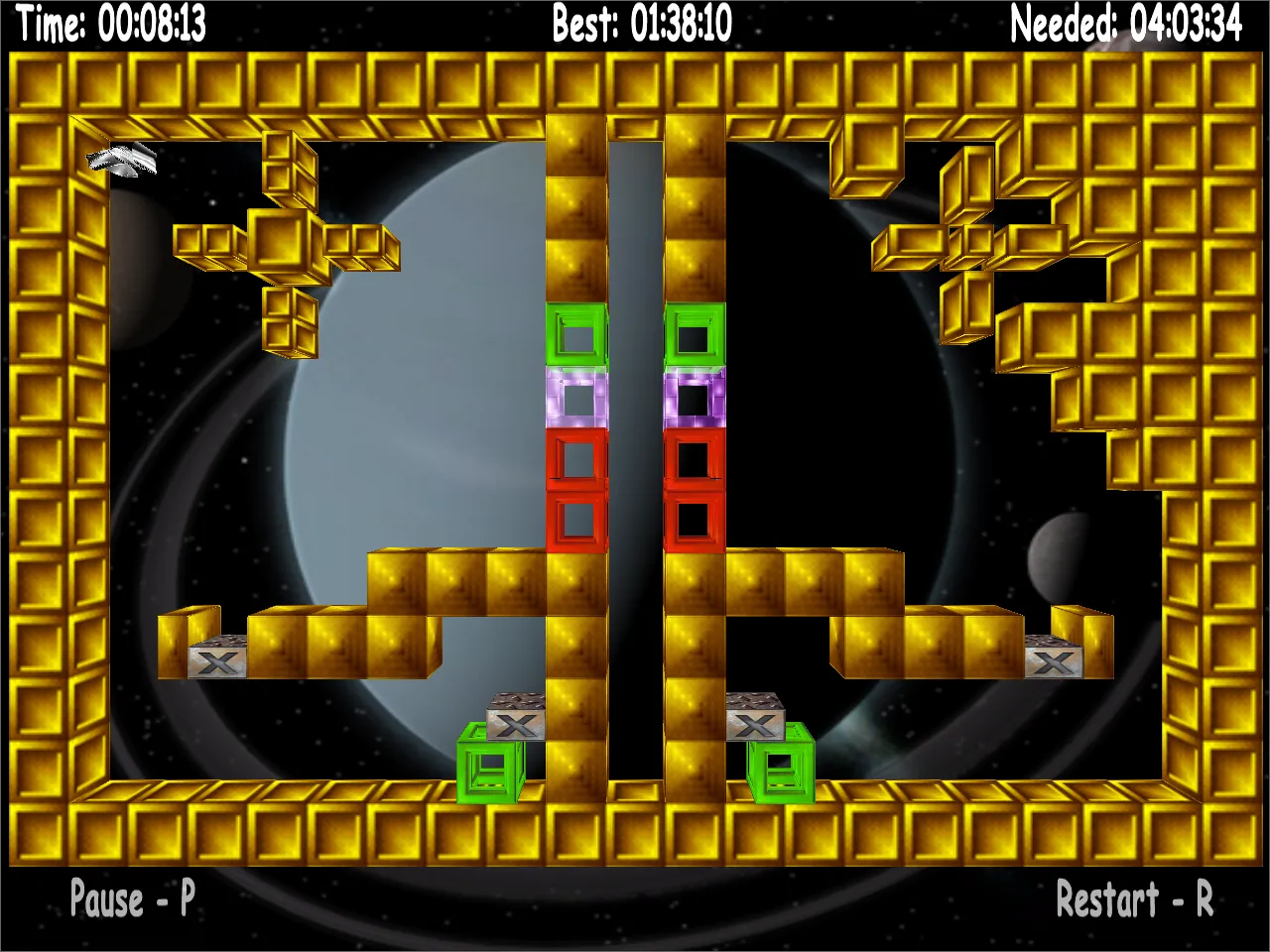
Task: Click the purple block on the right pillar
Action: [x=695, y=399]
